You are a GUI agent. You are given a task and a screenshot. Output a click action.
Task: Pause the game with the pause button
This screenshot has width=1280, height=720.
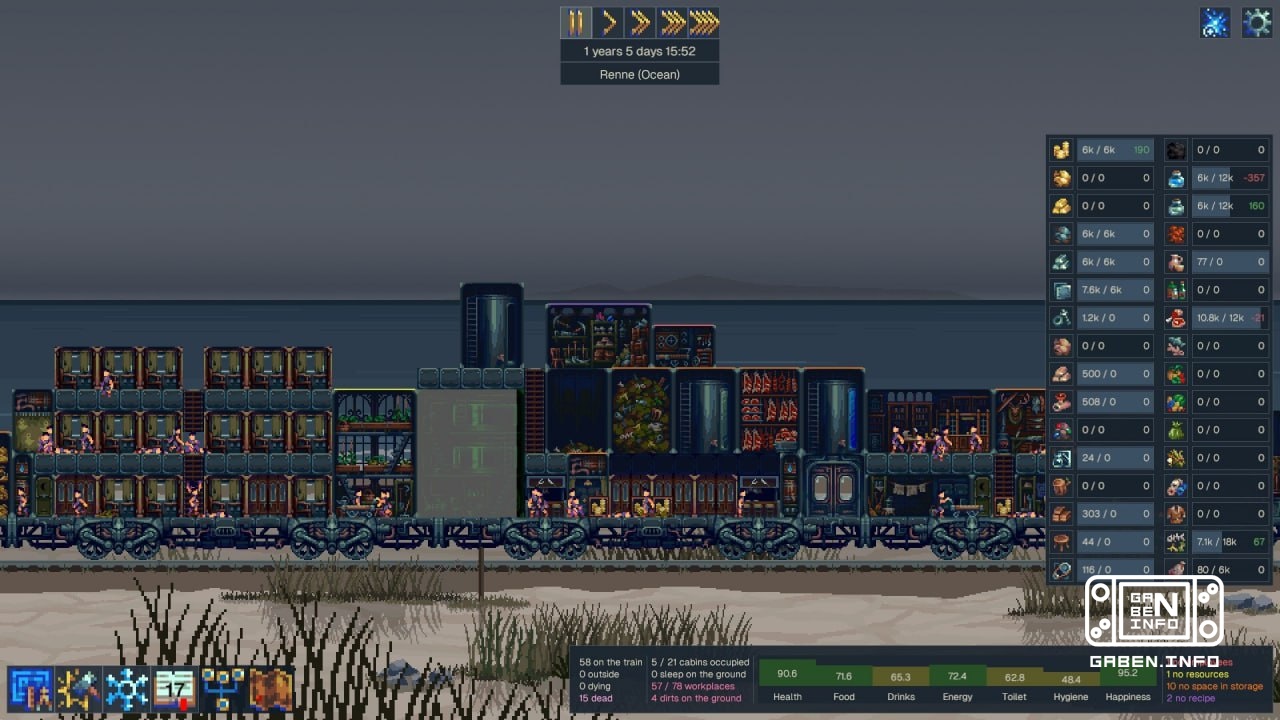576,21
